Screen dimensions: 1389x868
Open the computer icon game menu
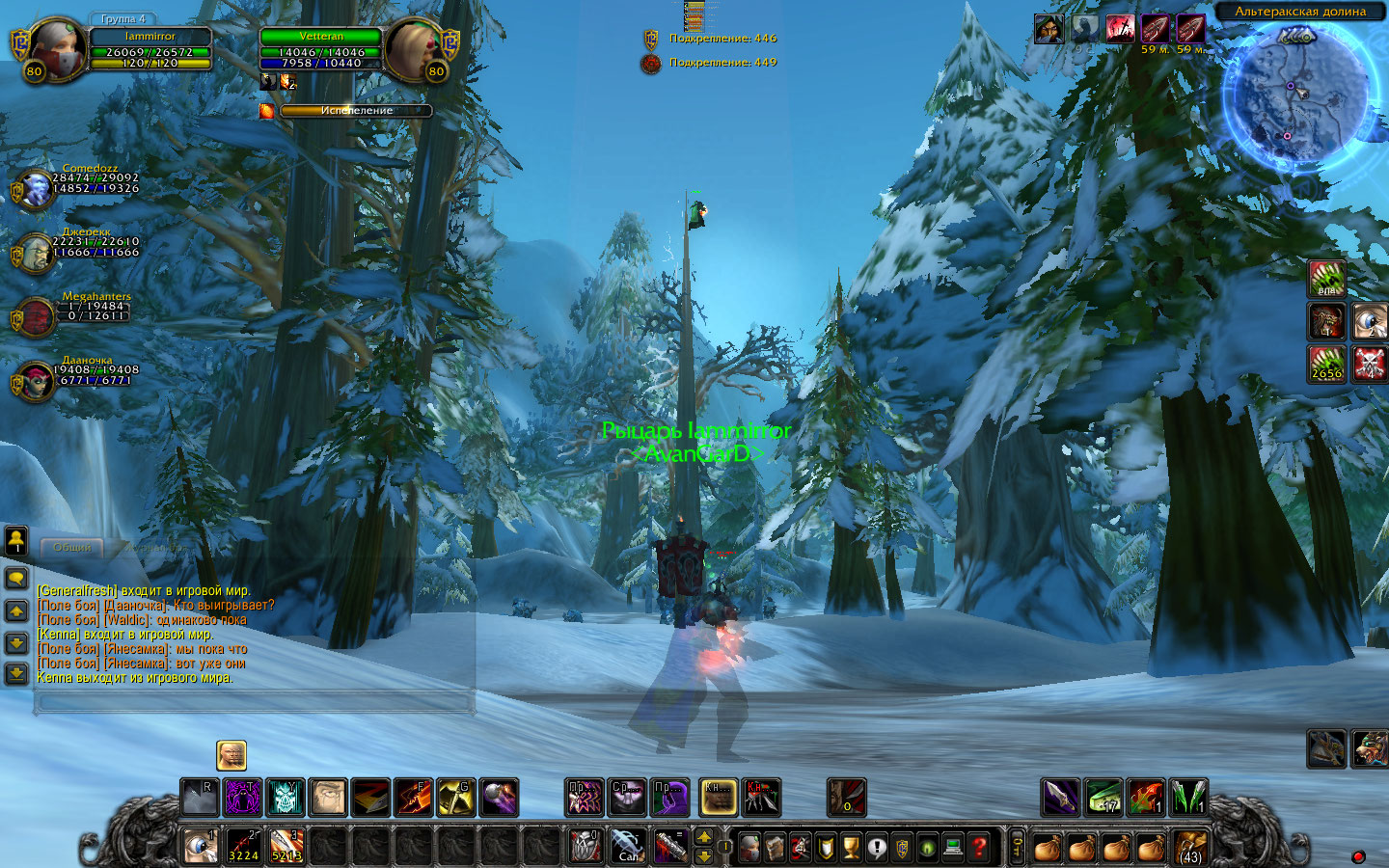(953, 847)
